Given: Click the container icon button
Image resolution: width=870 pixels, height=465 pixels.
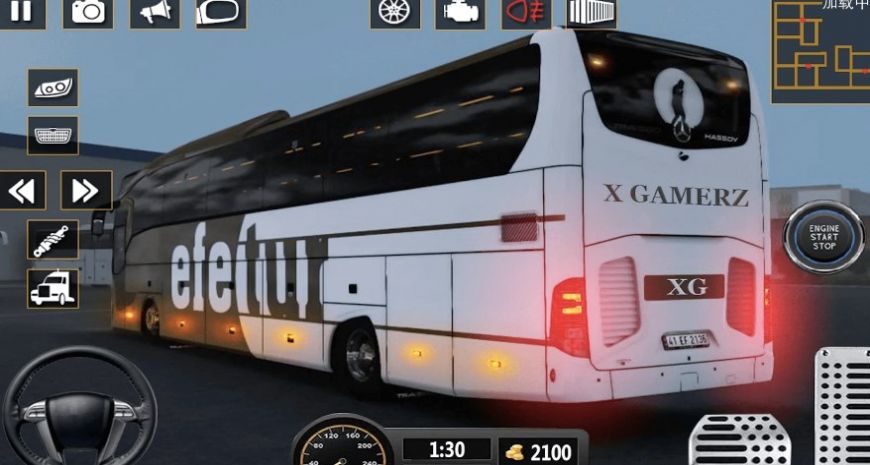Looking at the screenshot, I should tap(592, 12).
